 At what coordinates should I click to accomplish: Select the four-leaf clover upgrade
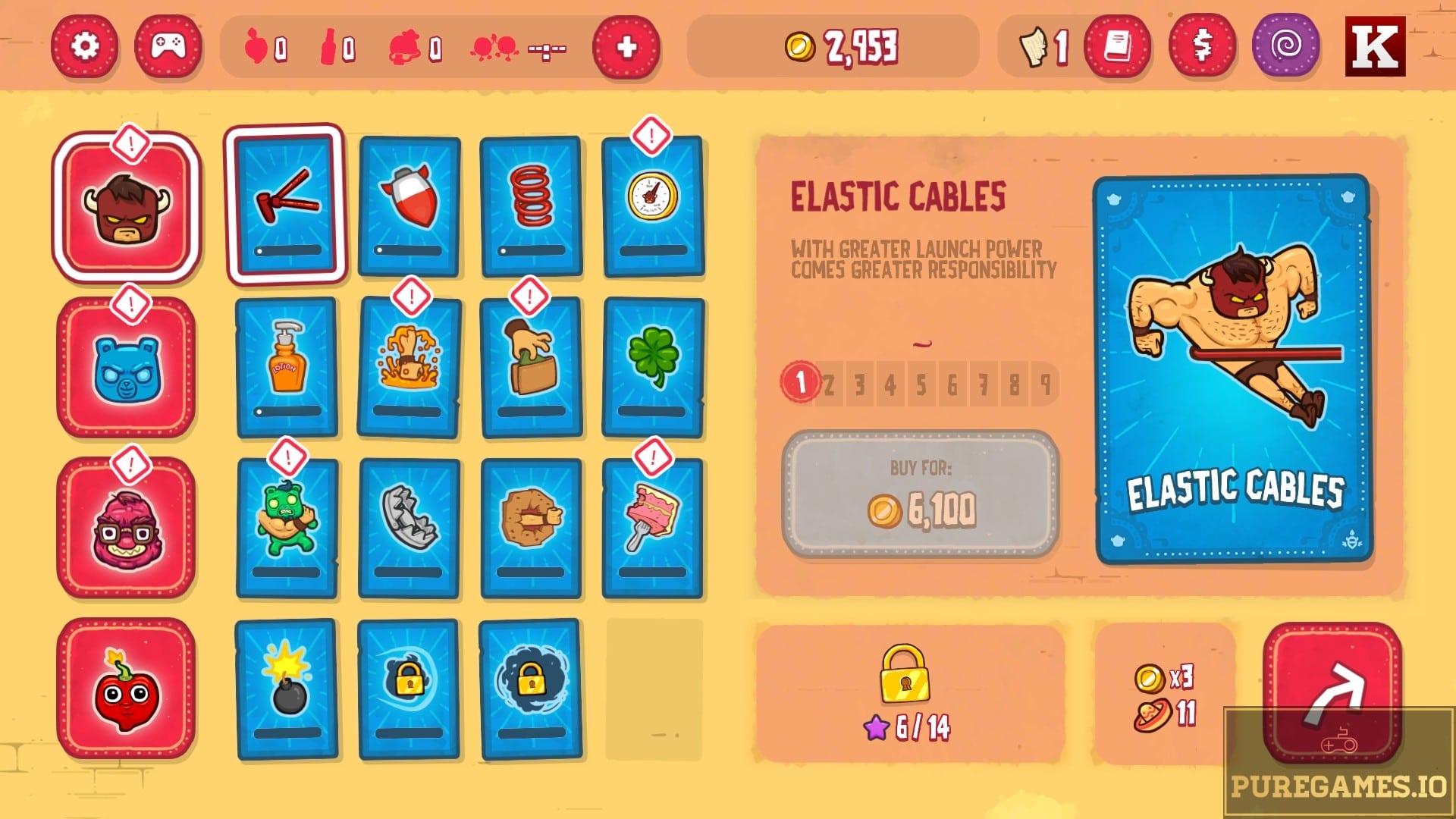pyautogui.click(x=654, y=364)
